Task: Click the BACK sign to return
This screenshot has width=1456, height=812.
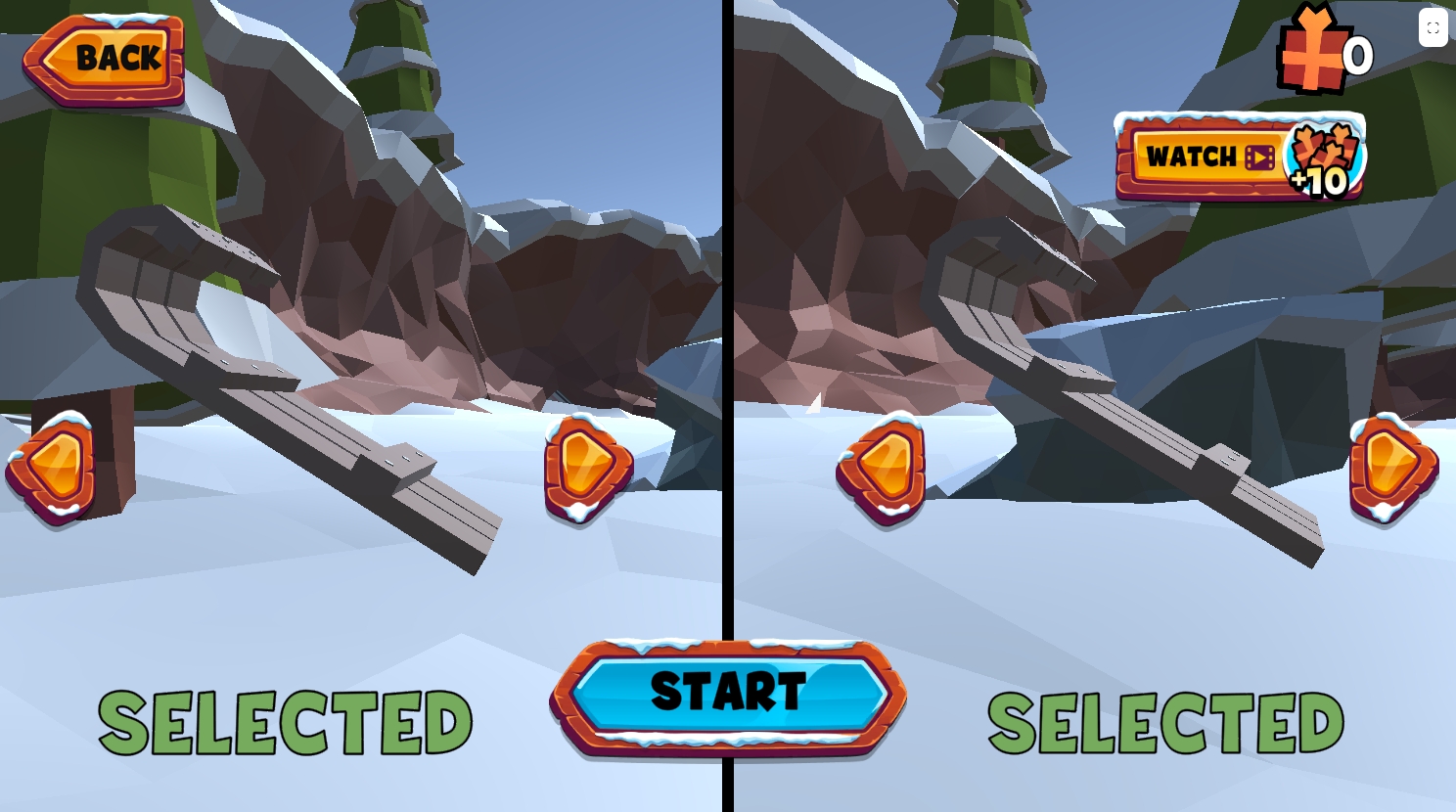Action: tap(103, 59)
